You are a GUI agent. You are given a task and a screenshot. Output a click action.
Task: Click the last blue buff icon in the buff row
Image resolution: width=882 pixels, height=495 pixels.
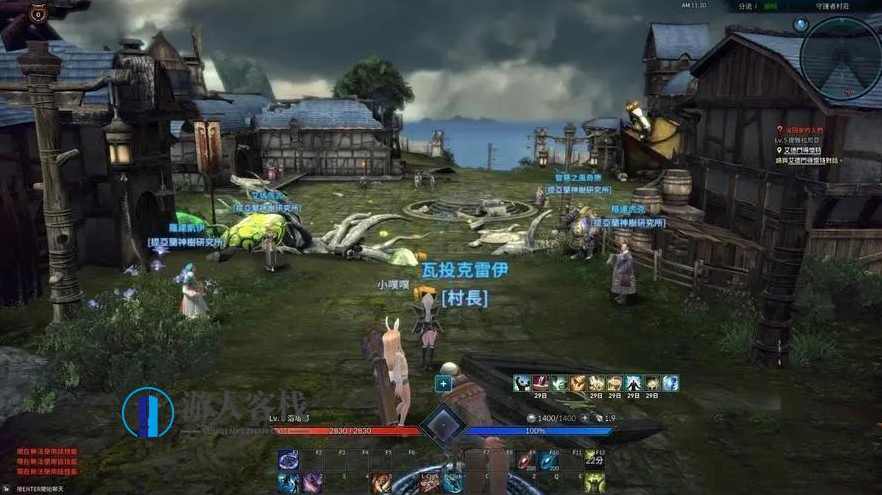[670, 383]
